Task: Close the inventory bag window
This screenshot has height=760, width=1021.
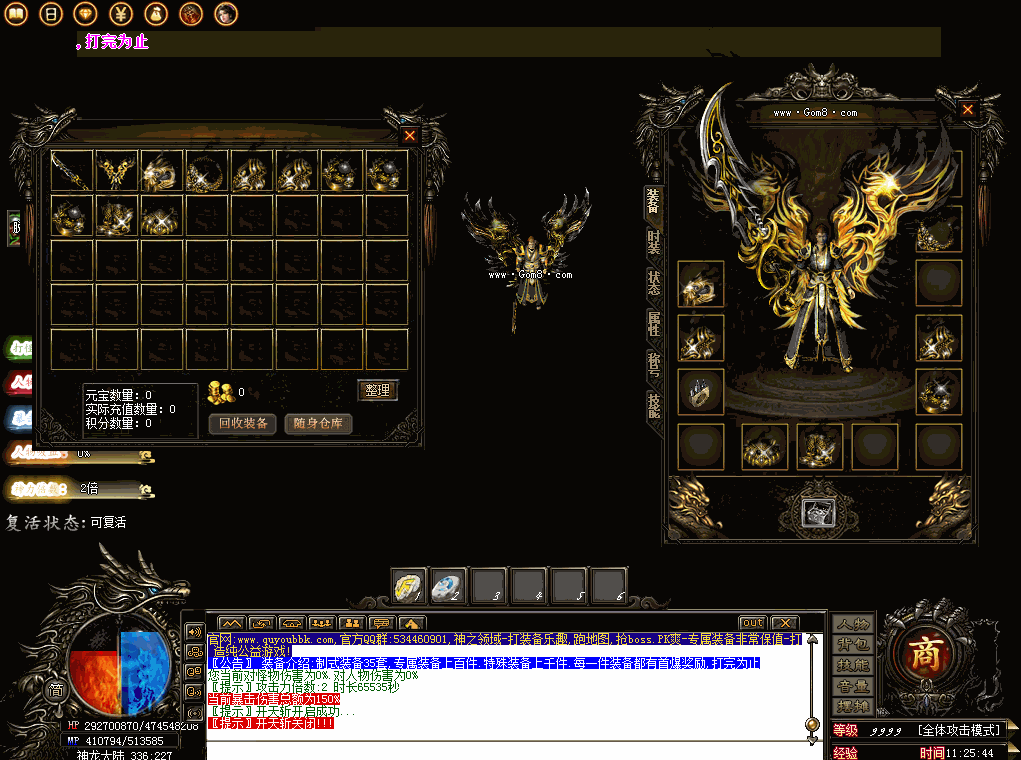Action: coord(409,135)
